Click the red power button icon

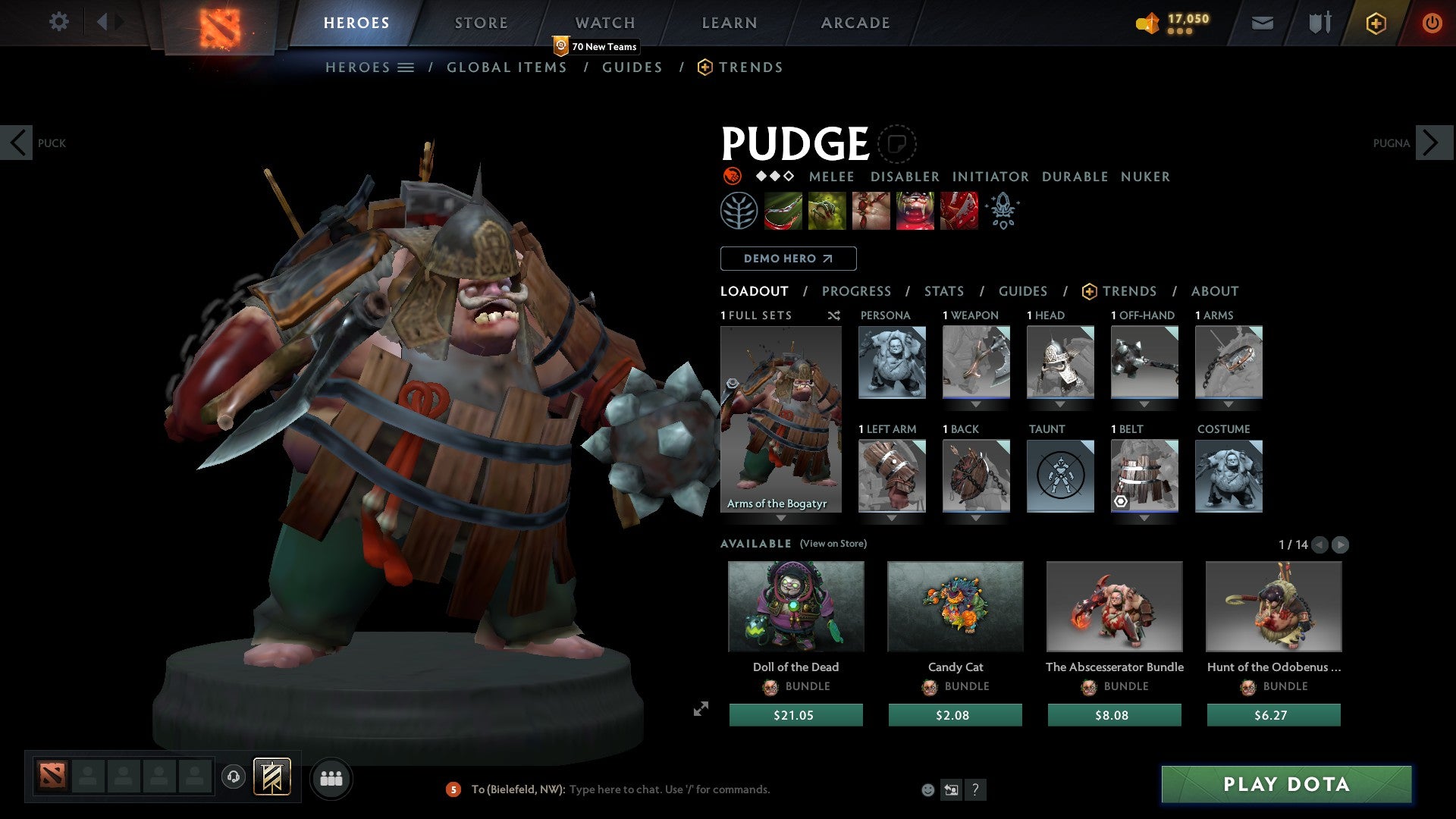pos(1432,23)
